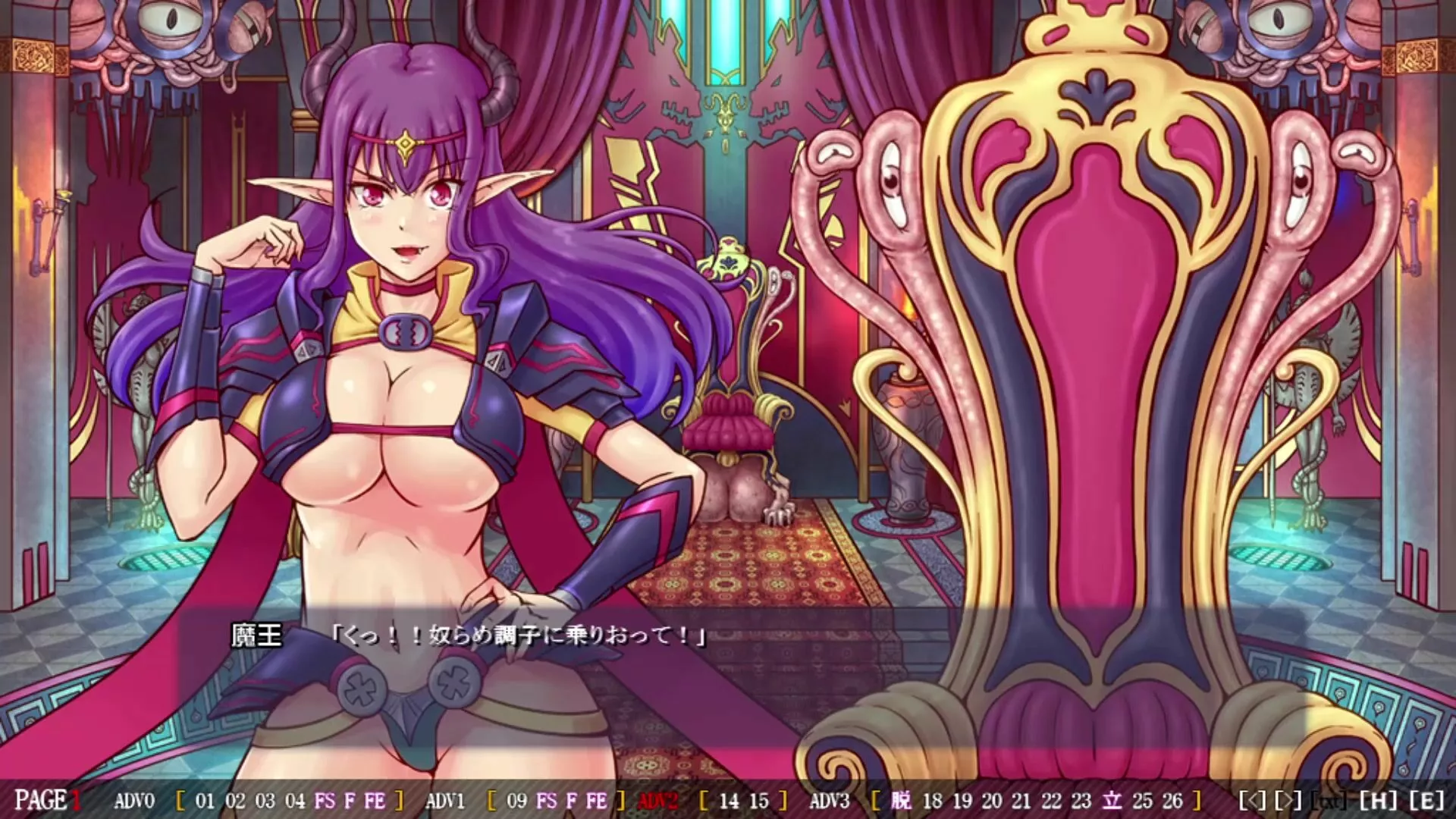Go to scene 26
Image resolution: width=1456 pixels, height=819 pixels.
tap(1172, 800)
